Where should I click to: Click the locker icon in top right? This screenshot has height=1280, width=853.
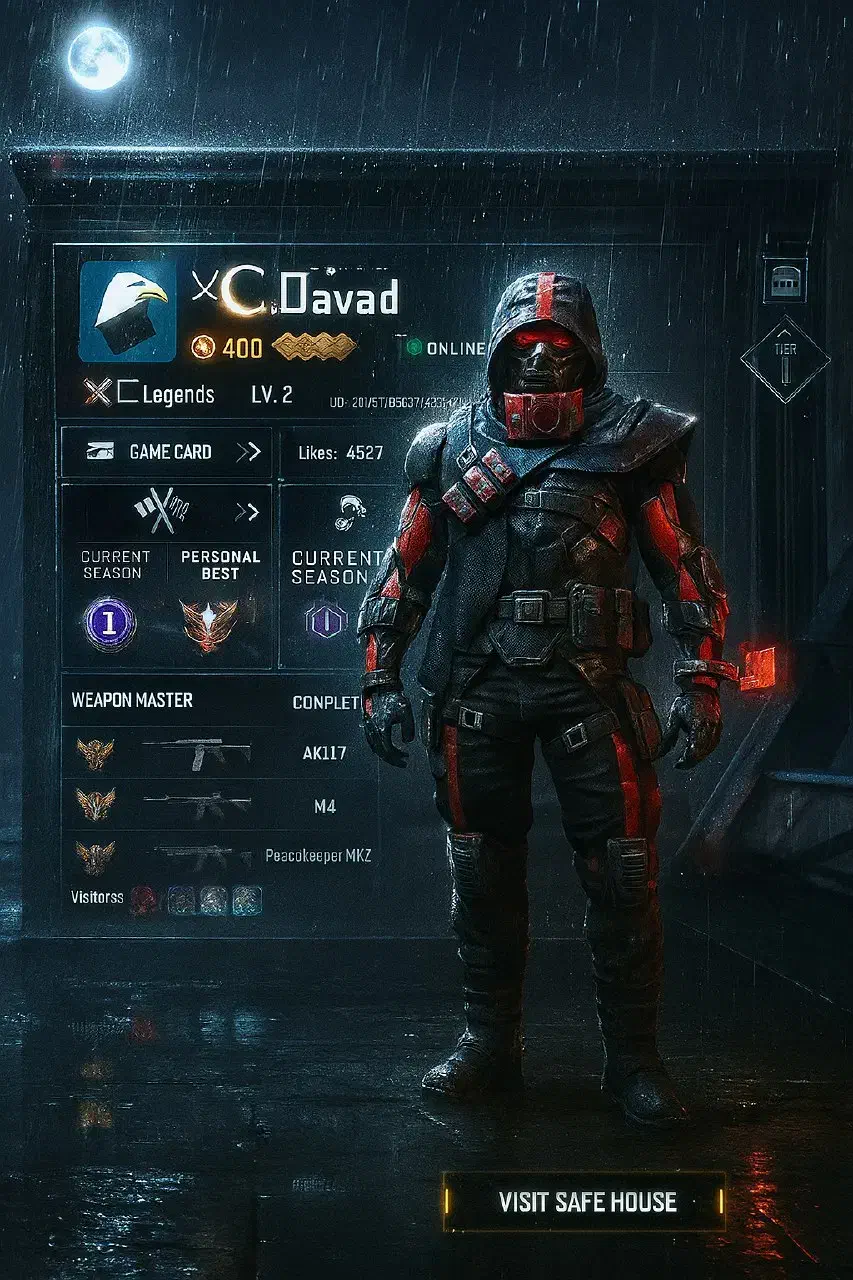tap(785, 279)
